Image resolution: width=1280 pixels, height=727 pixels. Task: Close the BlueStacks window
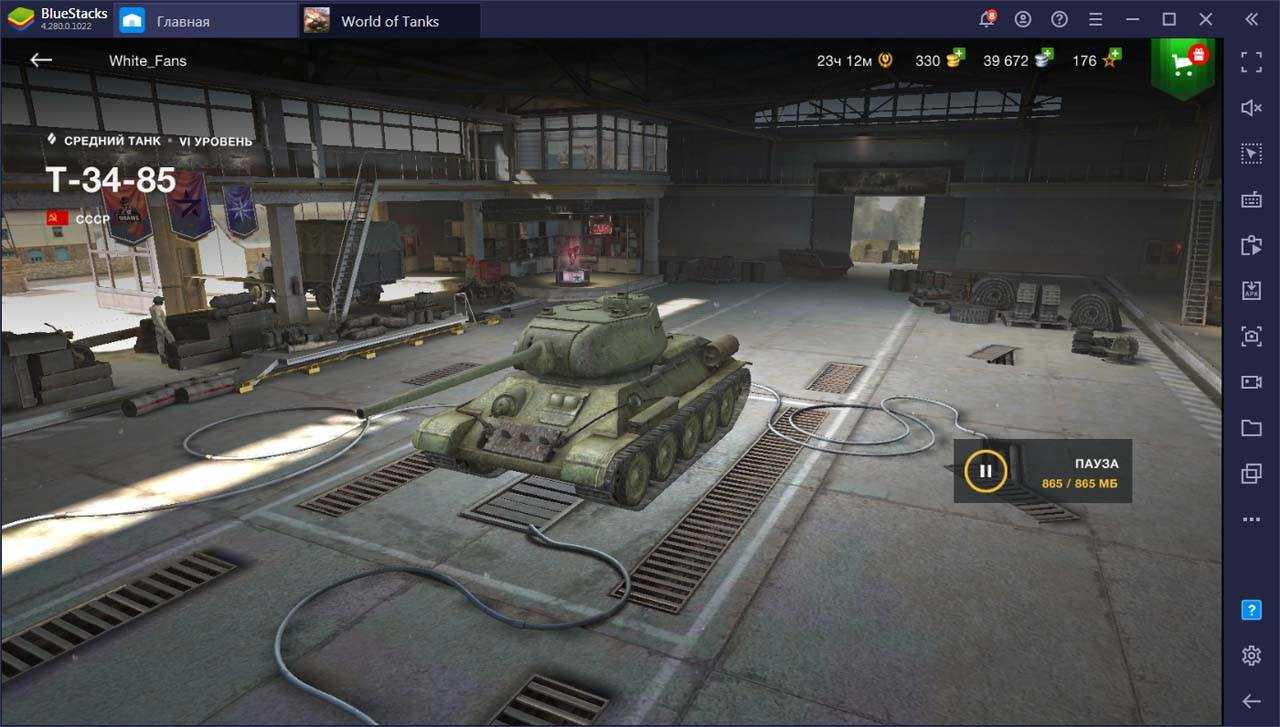tap(1206, 20)
